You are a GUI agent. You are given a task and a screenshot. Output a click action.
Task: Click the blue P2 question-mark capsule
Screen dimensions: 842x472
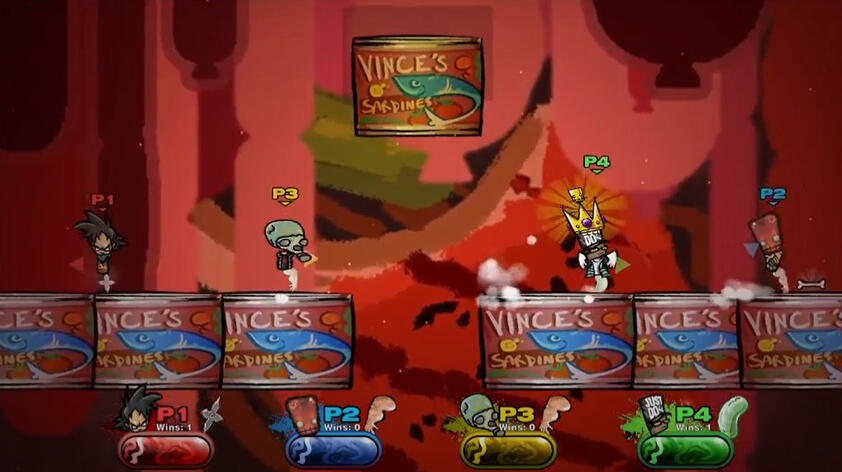pyautogui.click(x=333, y=450)
